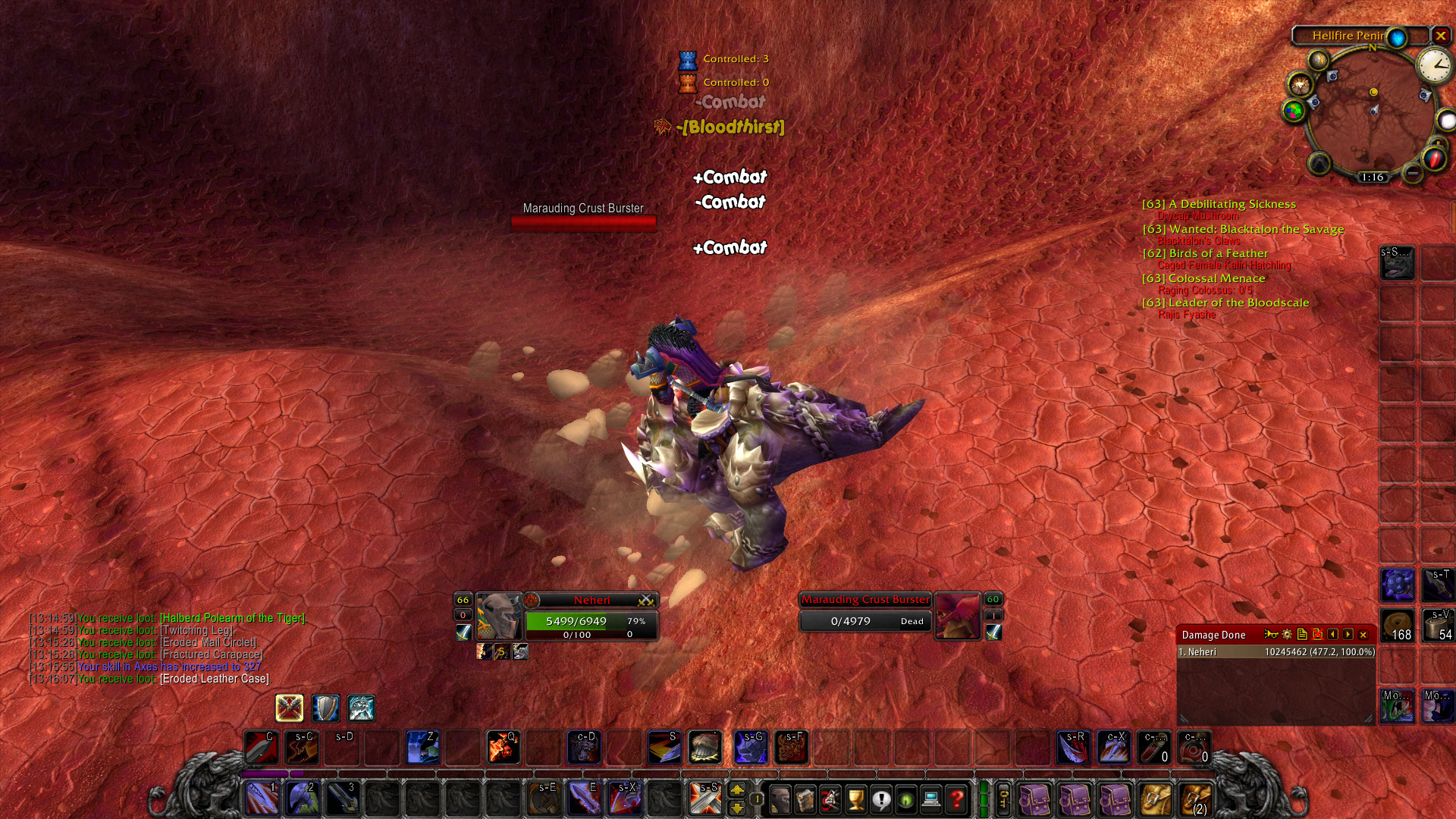Click the [Halberd Polearm of the Tiger] loot link
Screen dimensions: 1456x819
[235, 617]
